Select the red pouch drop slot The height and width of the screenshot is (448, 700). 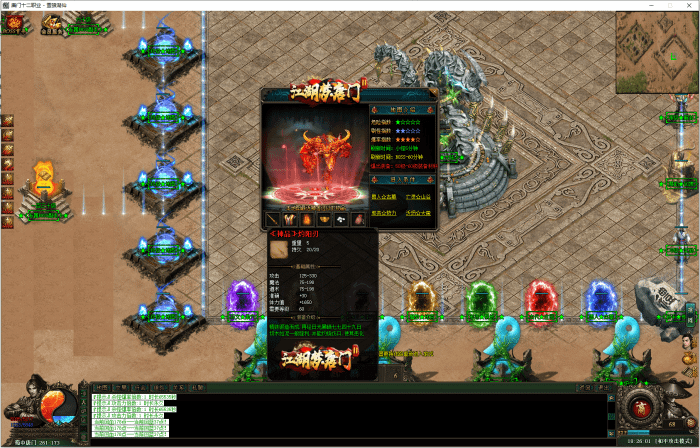pyautogui.click(x=358, y=219)
